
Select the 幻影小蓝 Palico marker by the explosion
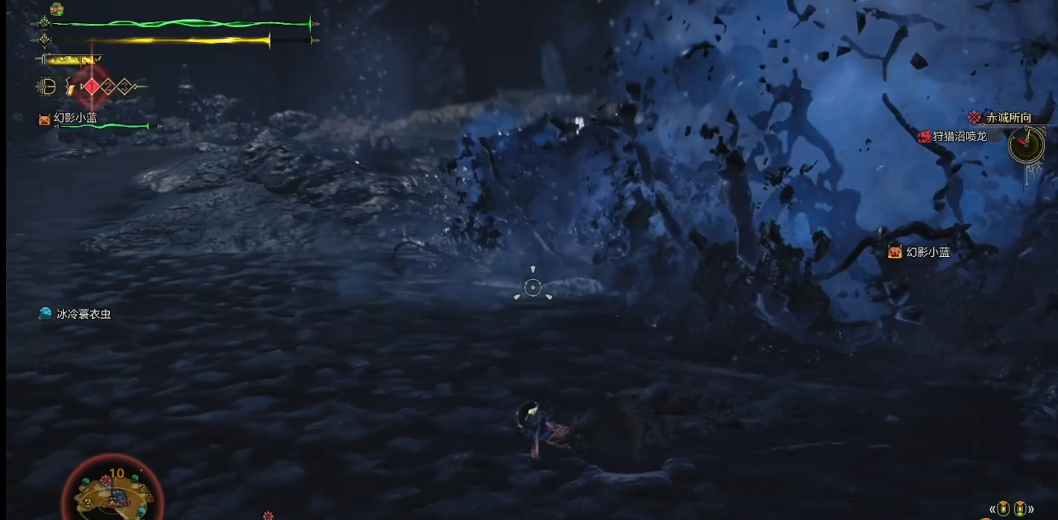927,252
